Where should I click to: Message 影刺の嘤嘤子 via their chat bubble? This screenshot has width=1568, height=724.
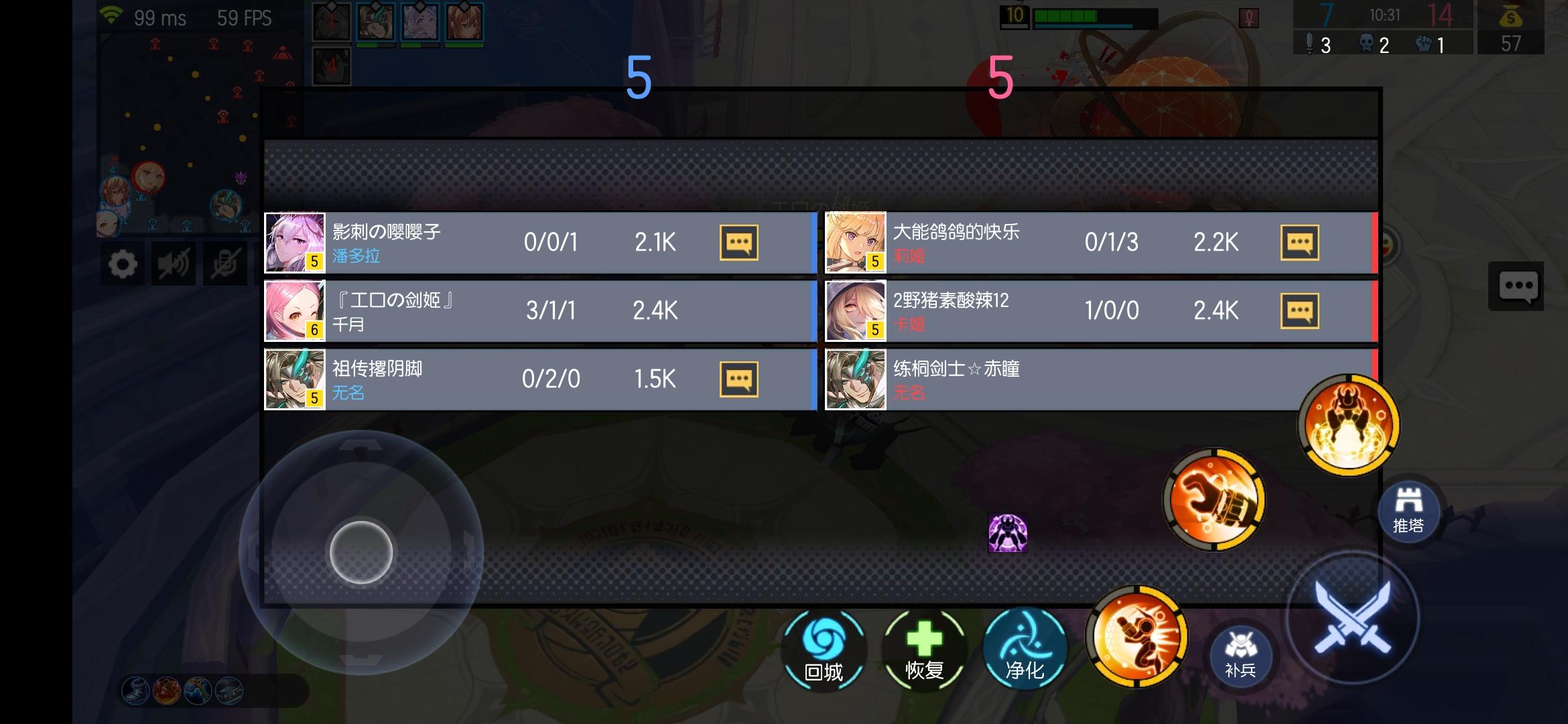tap(738, 242)
